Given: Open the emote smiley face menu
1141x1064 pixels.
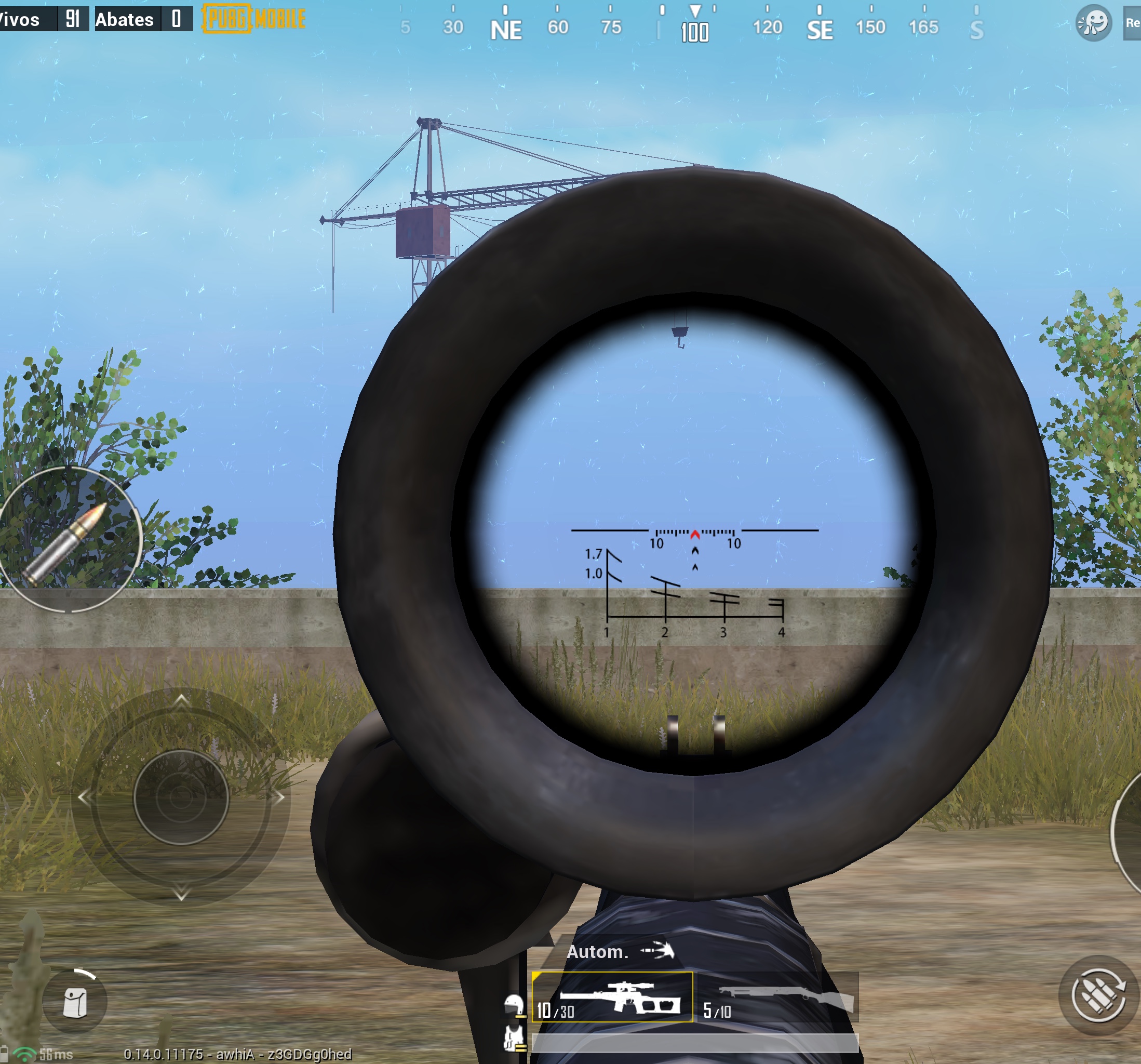Looking at the screenshot, I should coord(1093,23).
